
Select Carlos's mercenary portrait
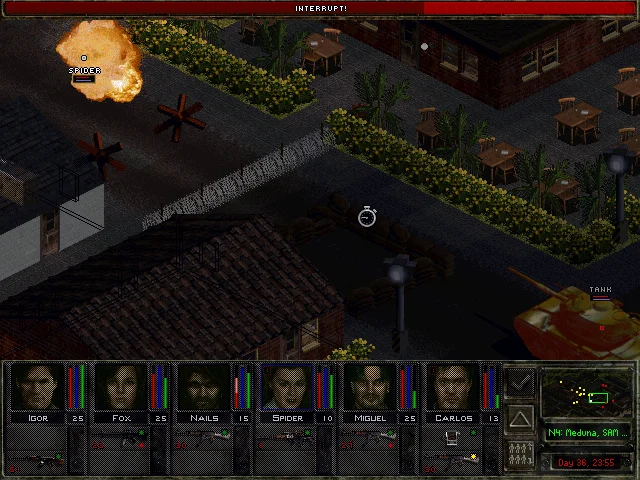453,387
